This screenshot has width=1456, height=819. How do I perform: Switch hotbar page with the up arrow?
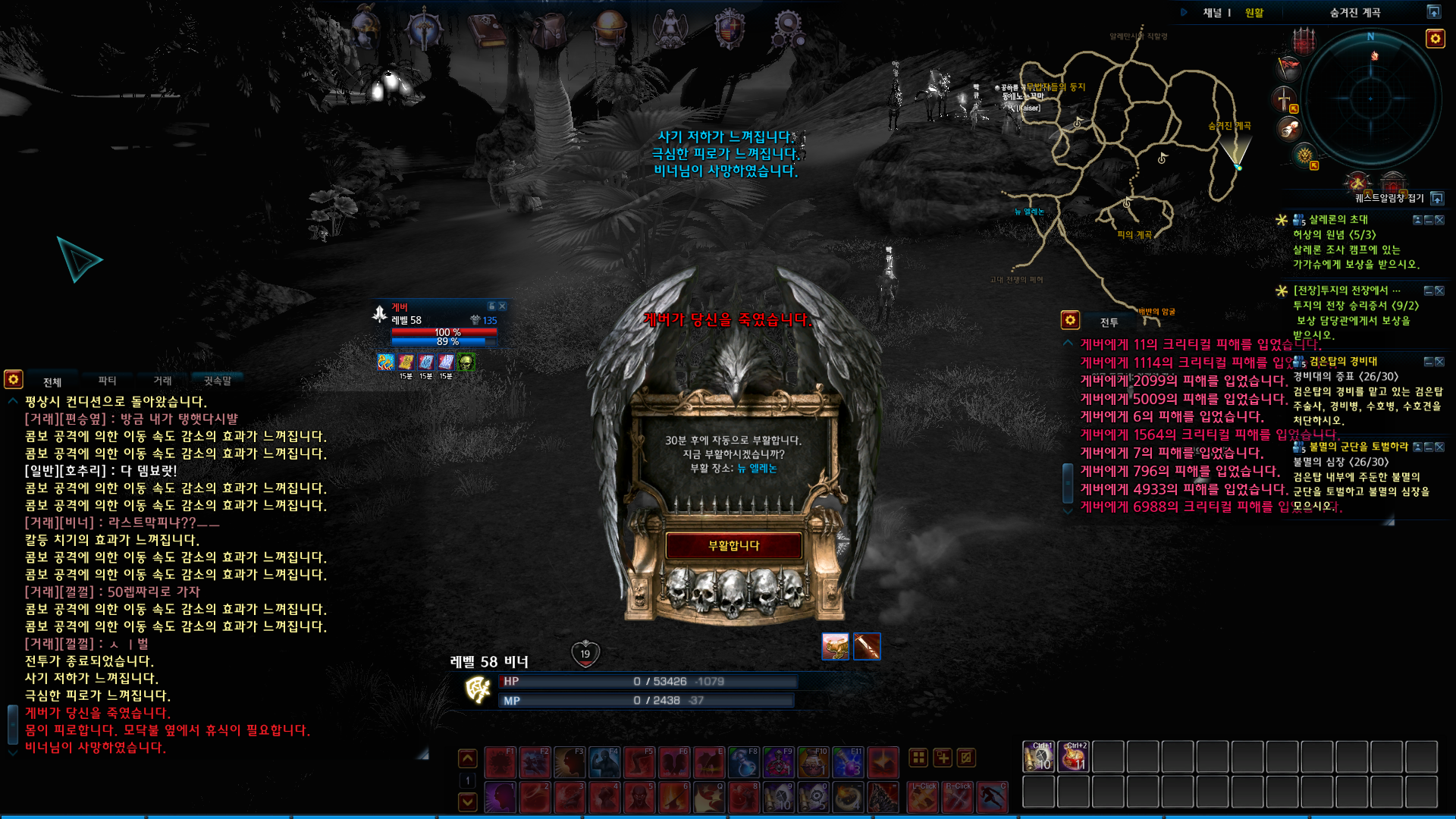pyautogui.click(x=468, y=758)
